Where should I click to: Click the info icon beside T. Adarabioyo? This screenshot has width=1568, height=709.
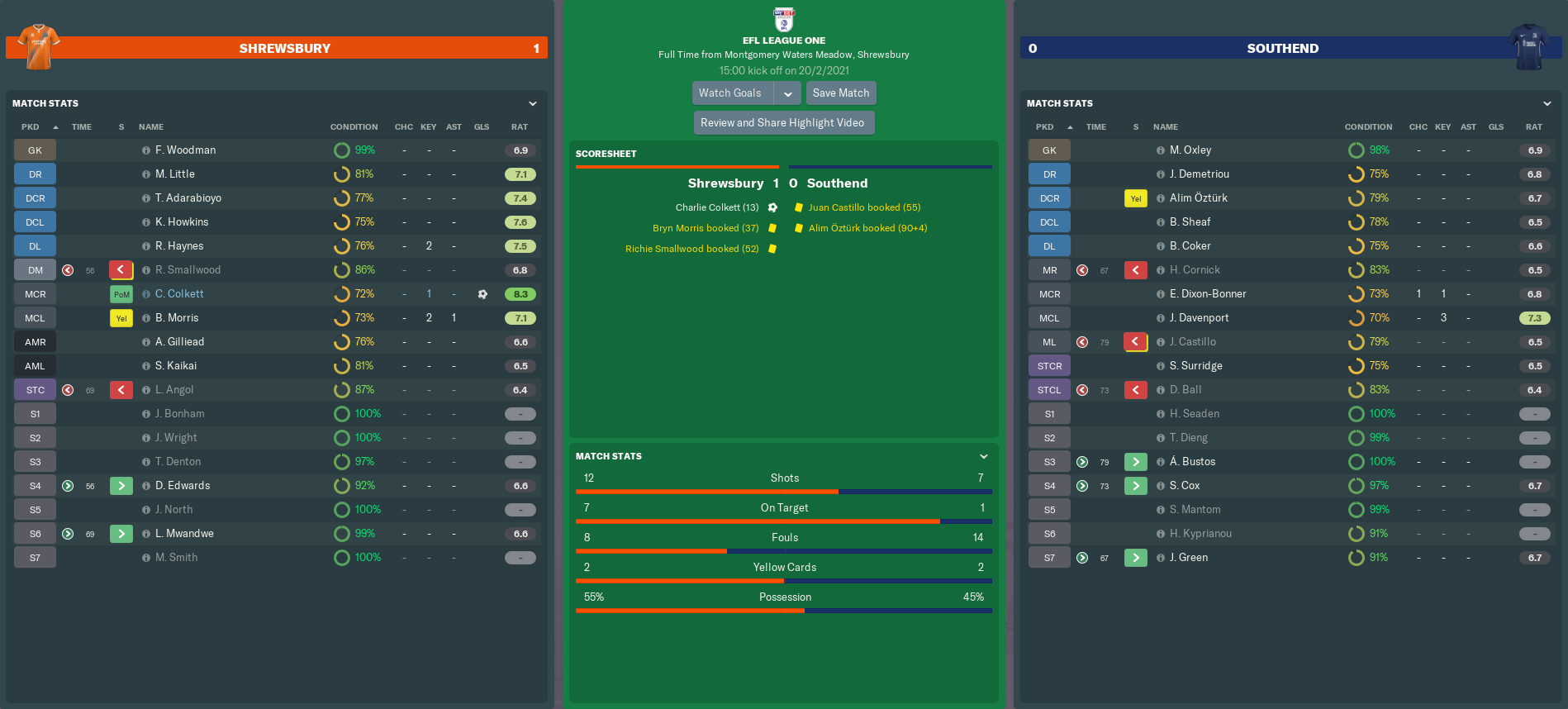146,198
